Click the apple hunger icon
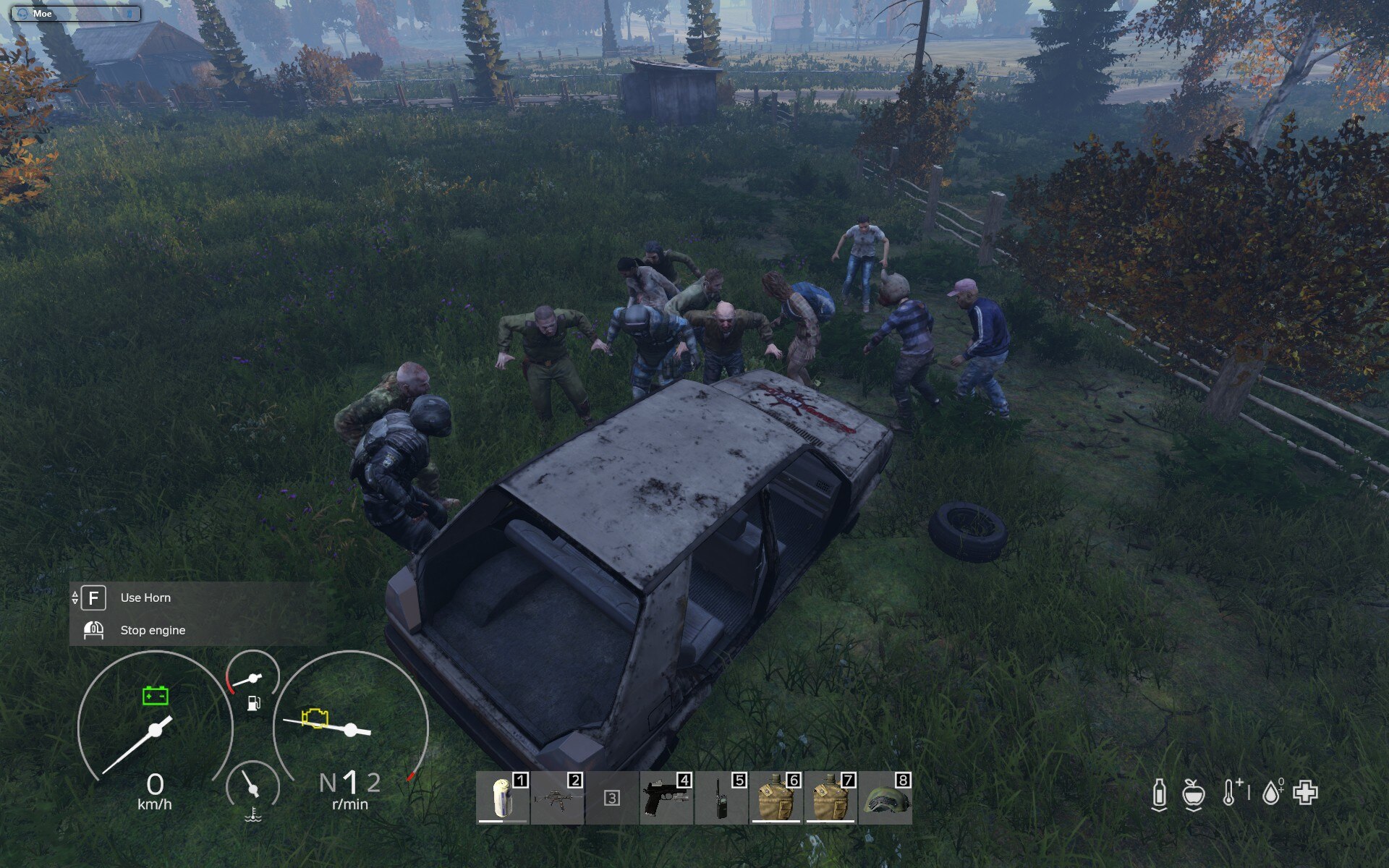 pyautogui.click(x=1193, y=793)
